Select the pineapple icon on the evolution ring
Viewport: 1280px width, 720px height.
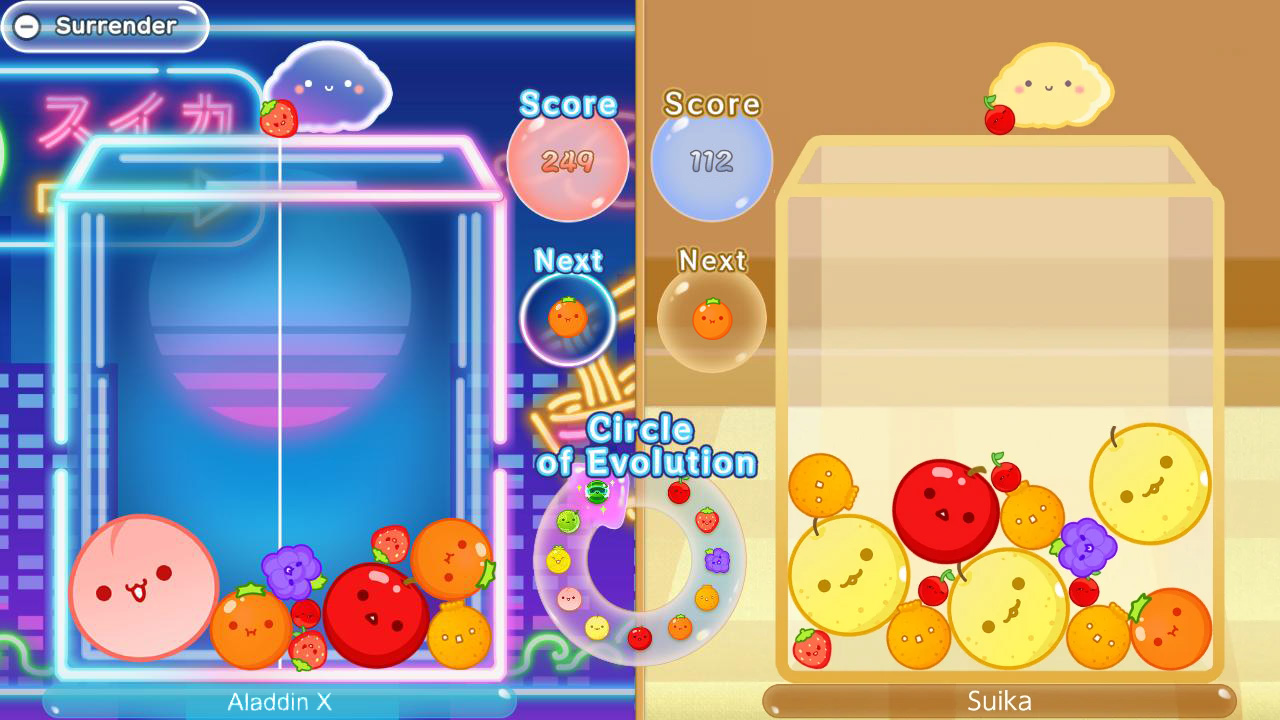pos(556,559)
